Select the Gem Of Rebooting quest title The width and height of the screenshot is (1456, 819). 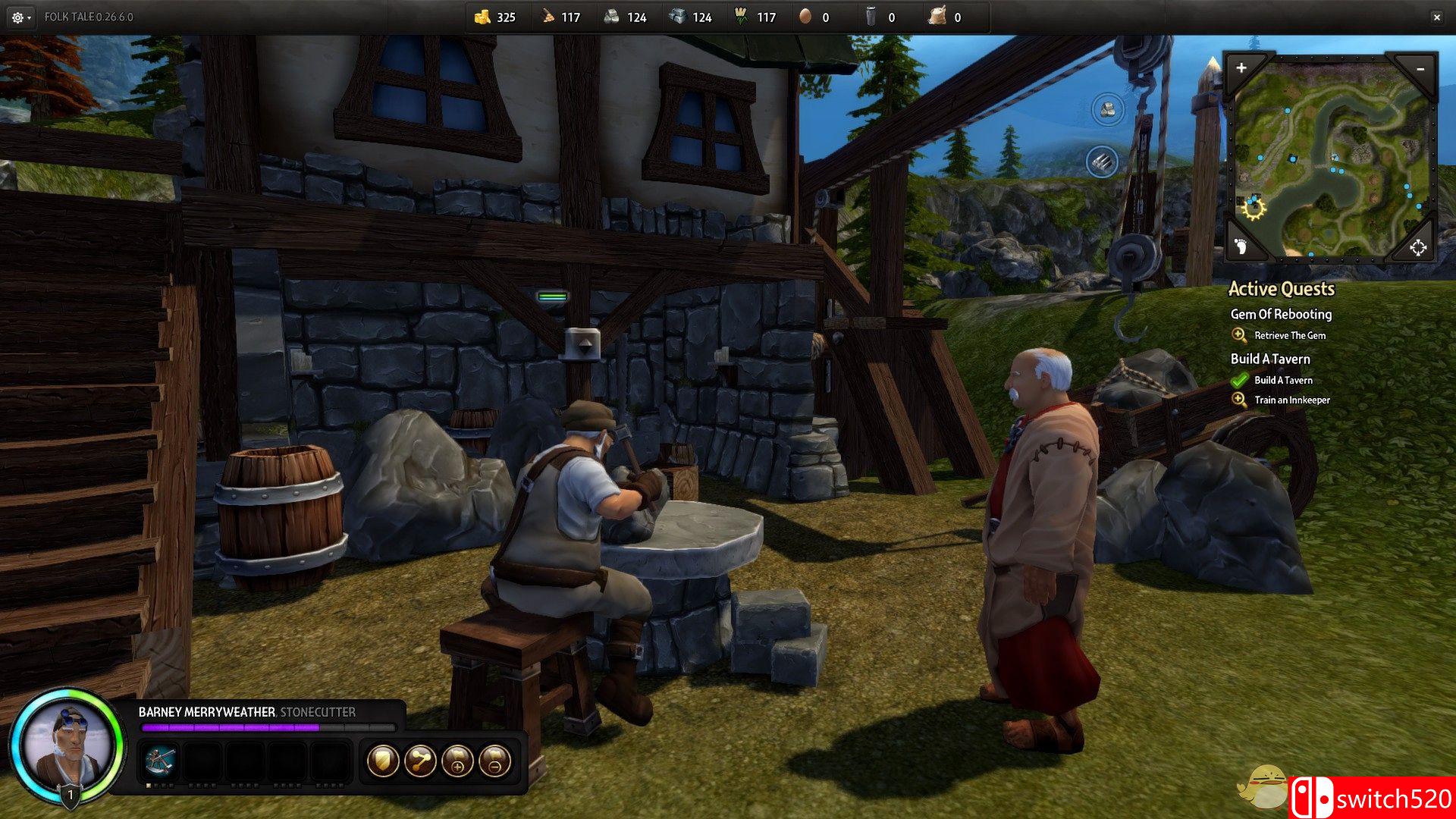1281,314
